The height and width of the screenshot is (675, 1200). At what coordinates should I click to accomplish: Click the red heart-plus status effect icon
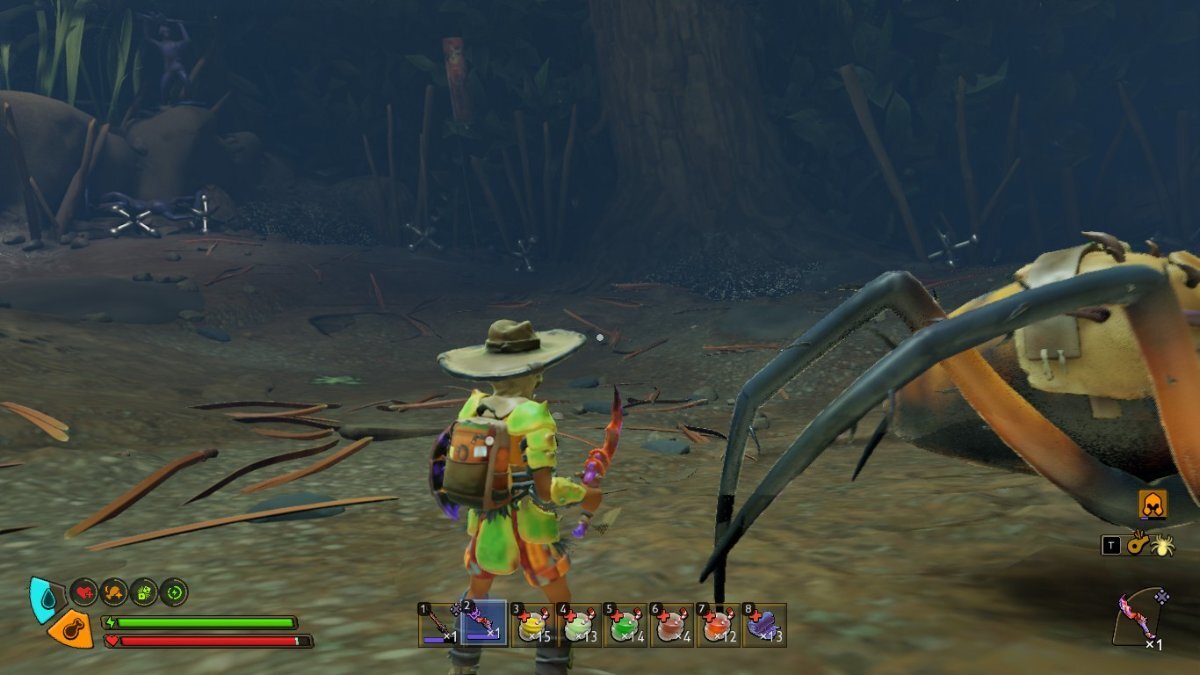84,592
